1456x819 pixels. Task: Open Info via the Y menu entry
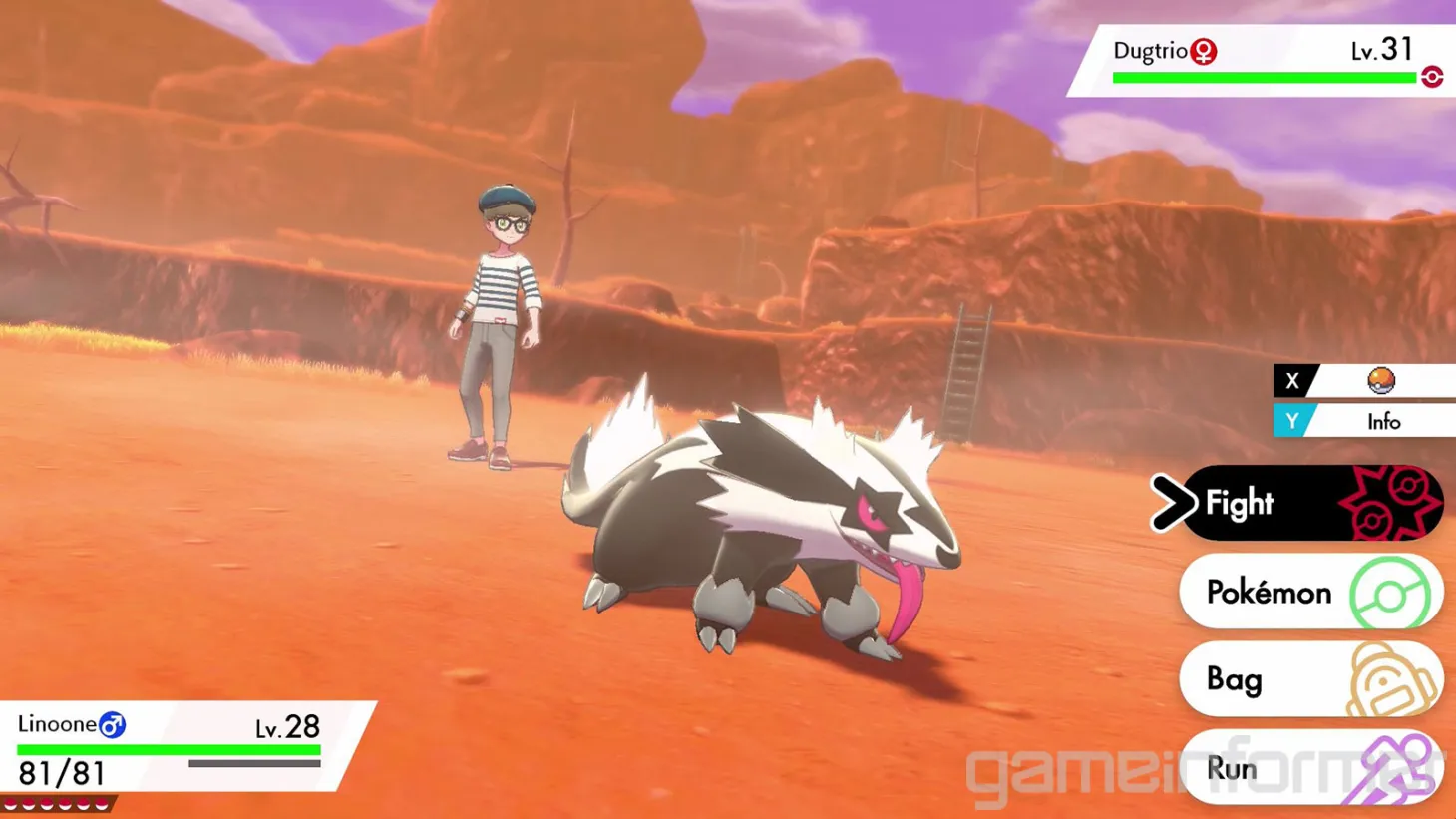[x=1384, y=422]
